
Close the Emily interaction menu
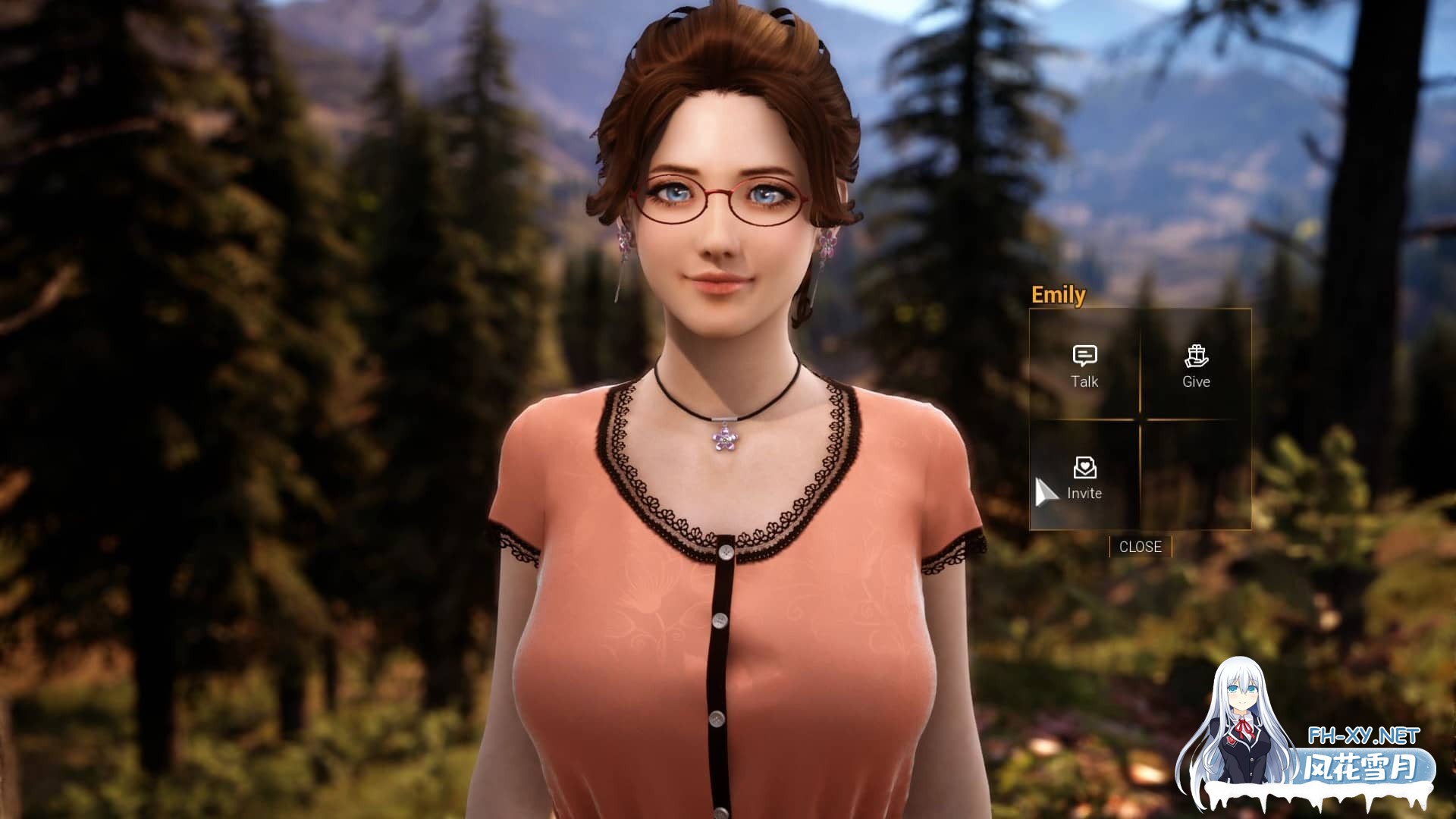tap(1140, 547)
